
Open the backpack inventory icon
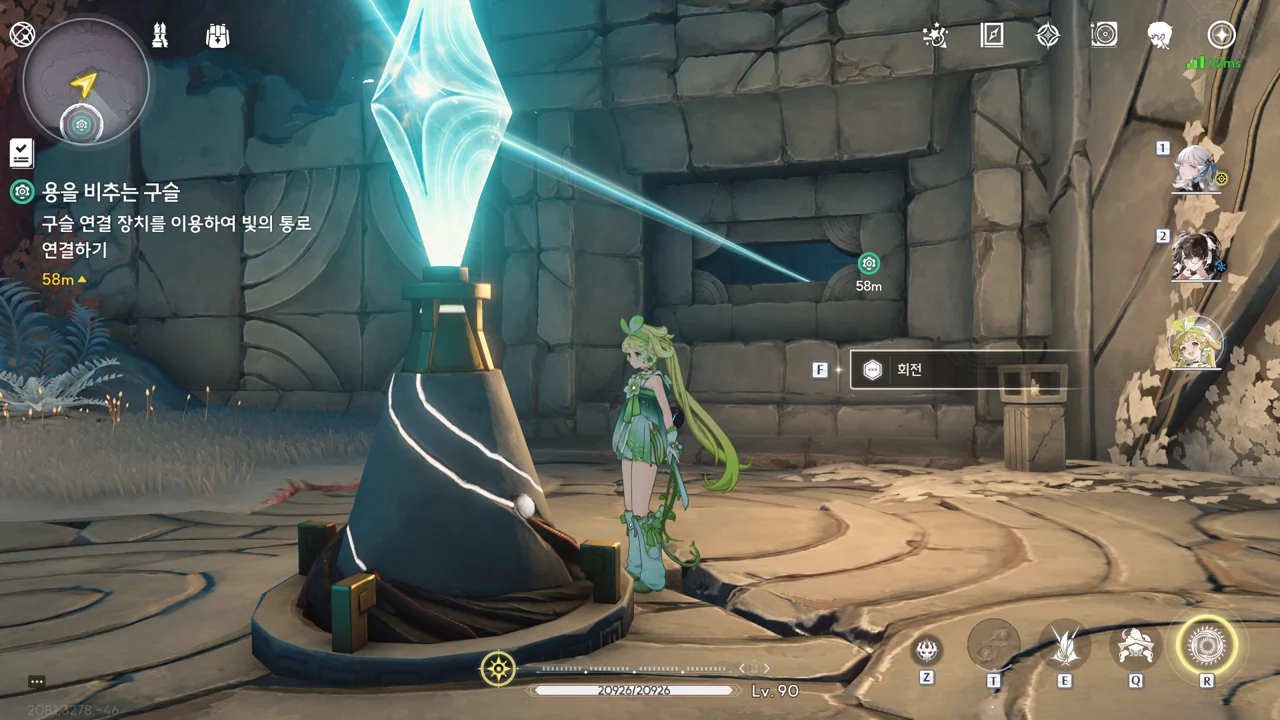pos(217,36)
